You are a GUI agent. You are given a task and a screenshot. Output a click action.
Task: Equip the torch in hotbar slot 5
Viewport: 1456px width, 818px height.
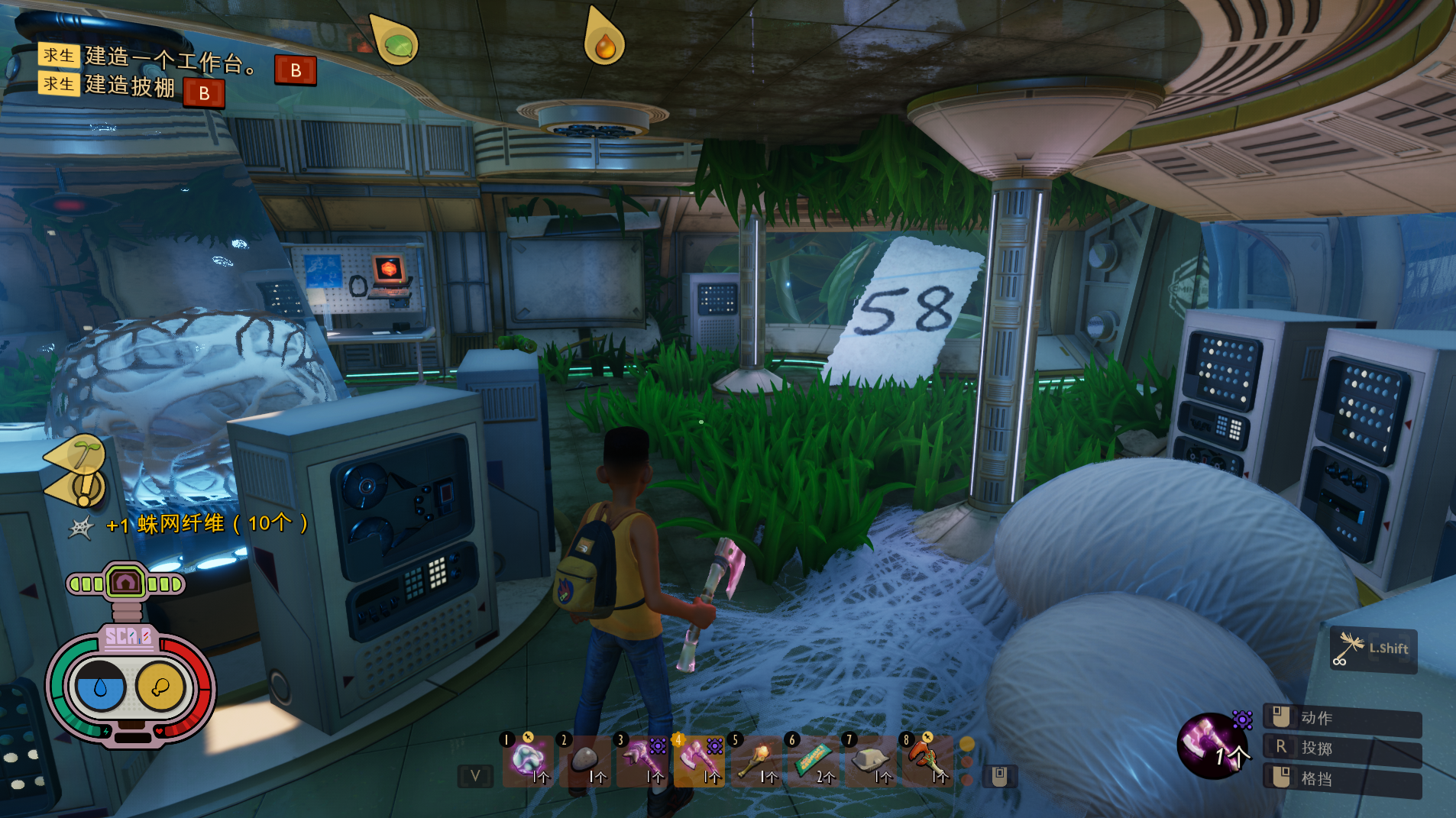click(x=756, y=761)
